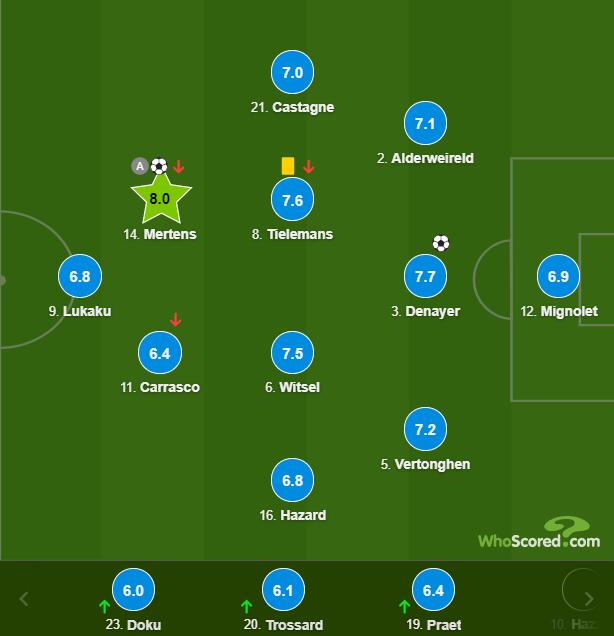Open goalkeeper Mignolet's rating bubble

click(x=559, y=277)
